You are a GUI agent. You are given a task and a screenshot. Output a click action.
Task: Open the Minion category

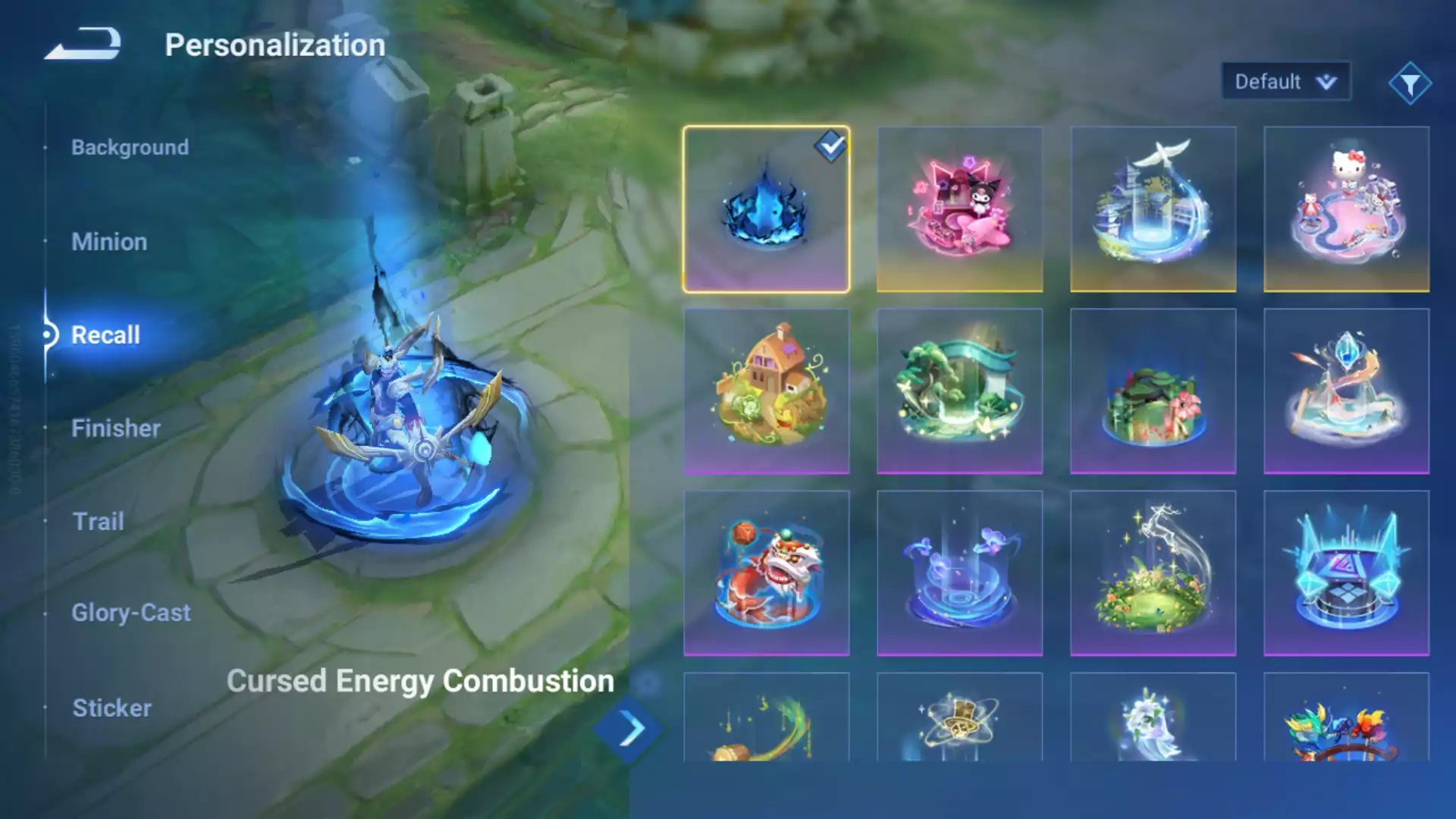[x=109, y=242]
